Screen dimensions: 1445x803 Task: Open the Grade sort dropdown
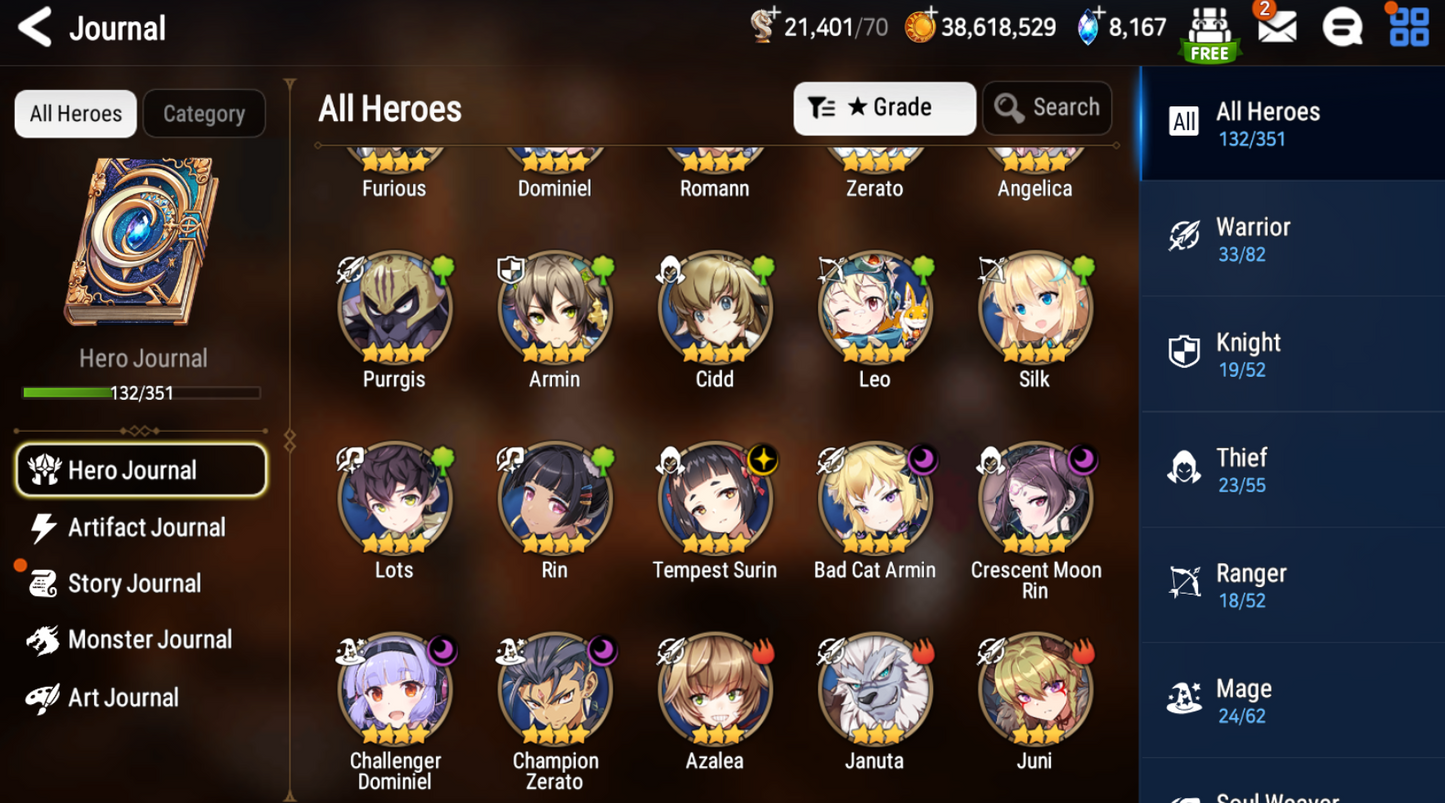click(x=884, y=108)
